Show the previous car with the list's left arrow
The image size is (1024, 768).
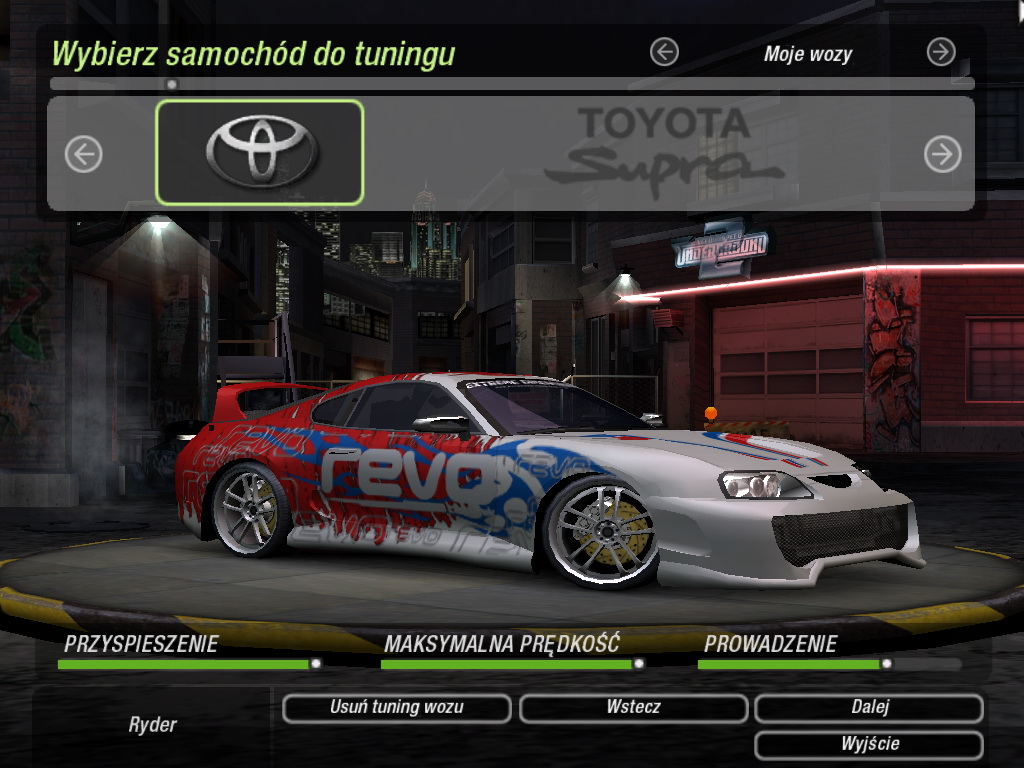pos(84,154)
